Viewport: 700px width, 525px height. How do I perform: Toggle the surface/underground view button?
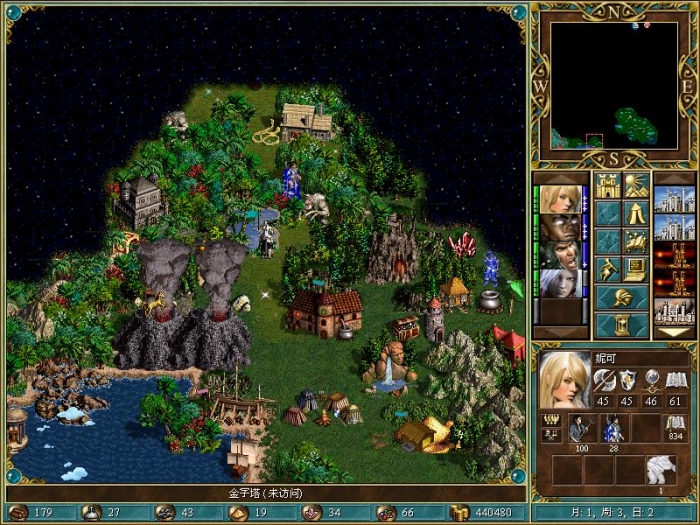(636, 185)
